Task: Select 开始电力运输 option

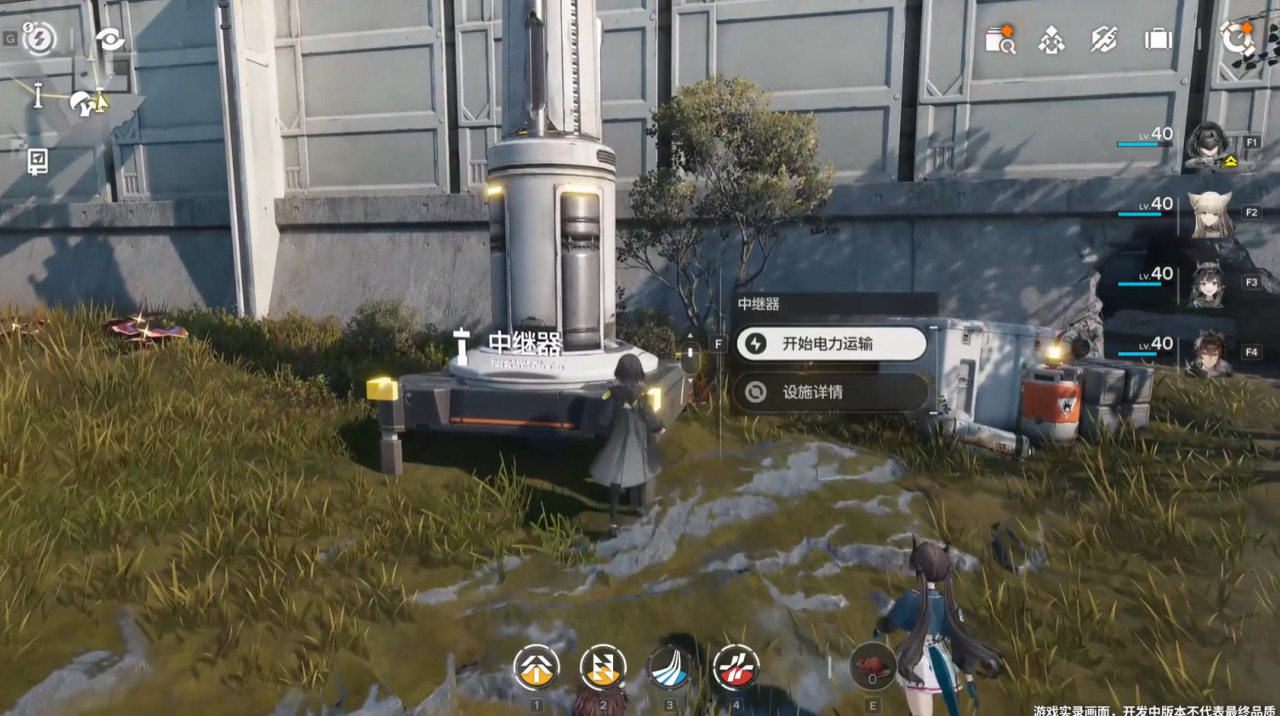Action: pyautogui.click(x=831, y=344)
